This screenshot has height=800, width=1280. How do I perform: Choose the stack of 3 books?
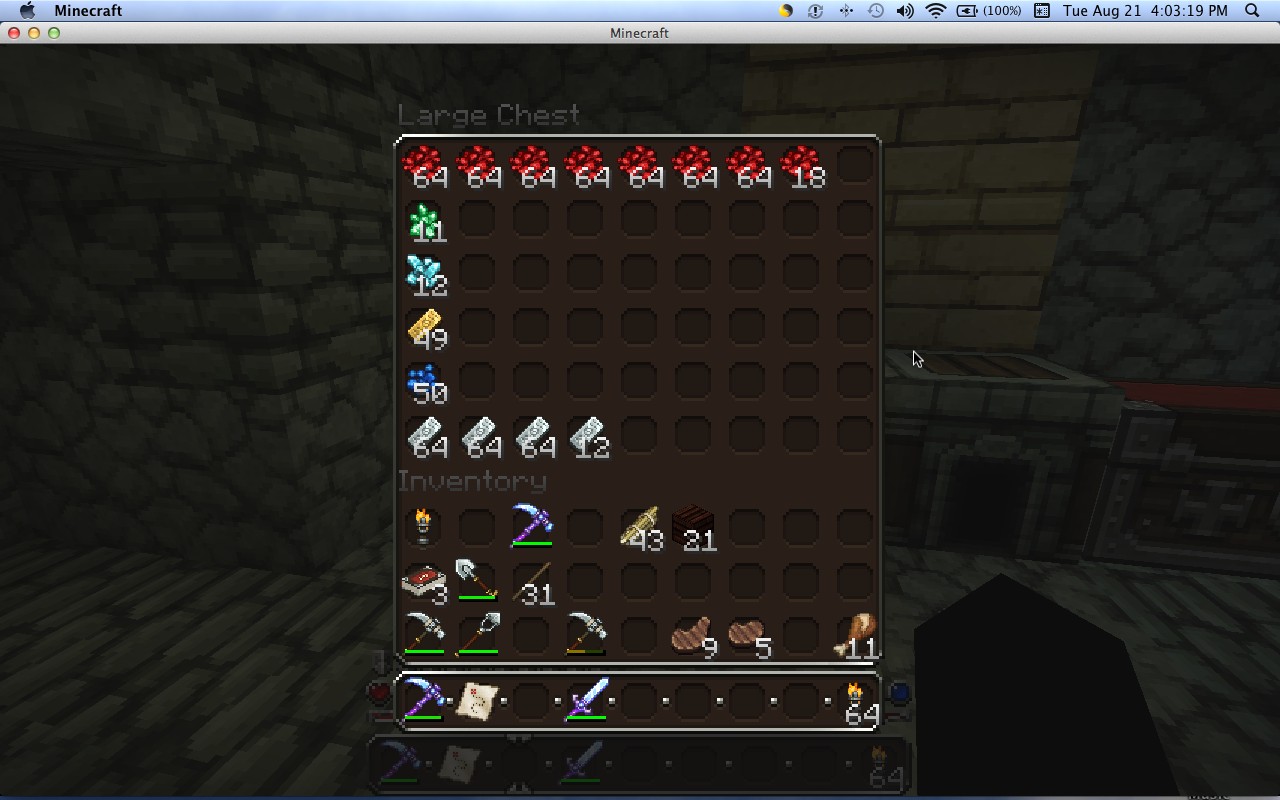tap(424, 581)
